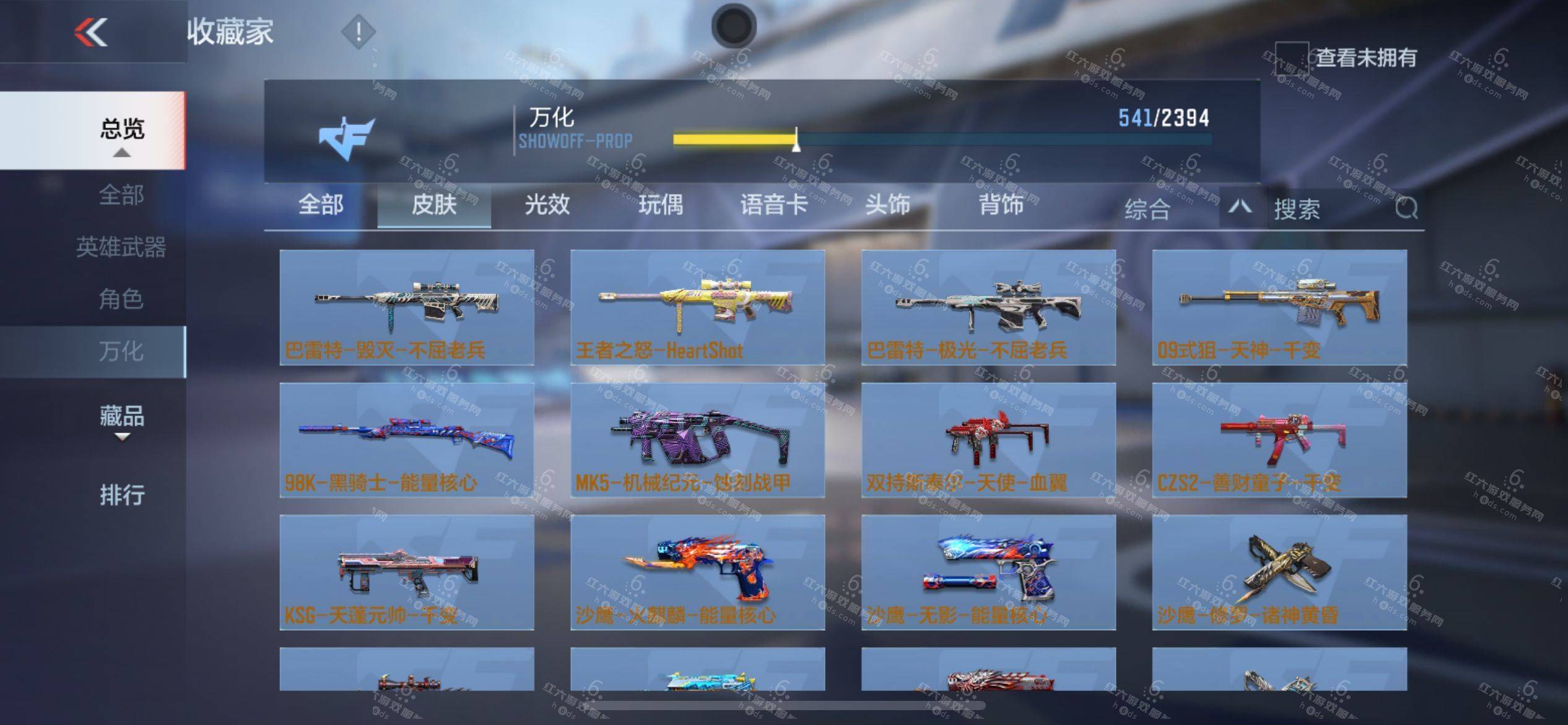Toggle the 查看未拥有 checkbox

[x=1291, y=58]
